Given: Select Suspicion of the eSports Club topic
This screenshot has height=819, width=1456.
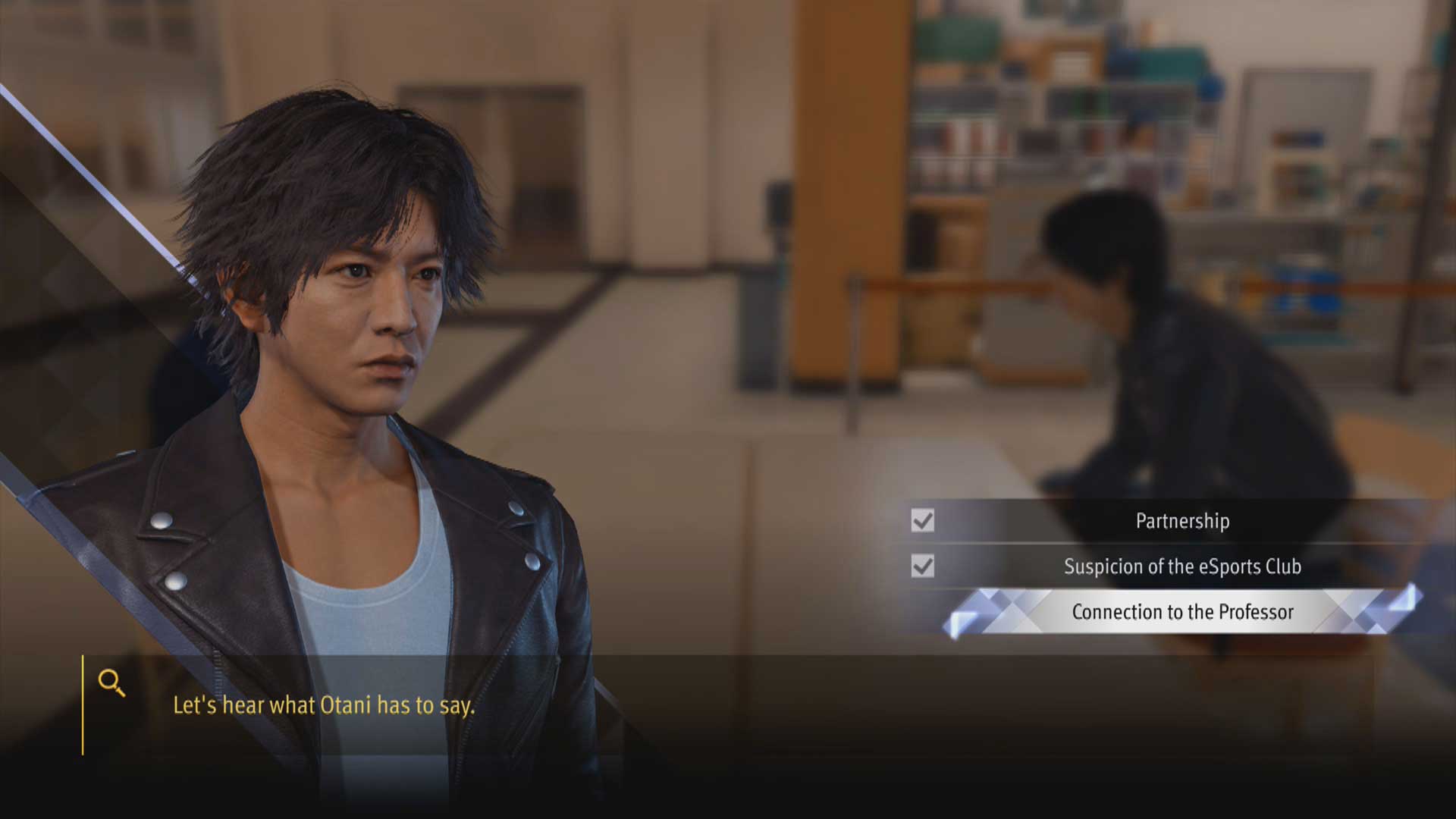Looking at the screenshot, I should pyautogui.click(x=1181, y=566).
